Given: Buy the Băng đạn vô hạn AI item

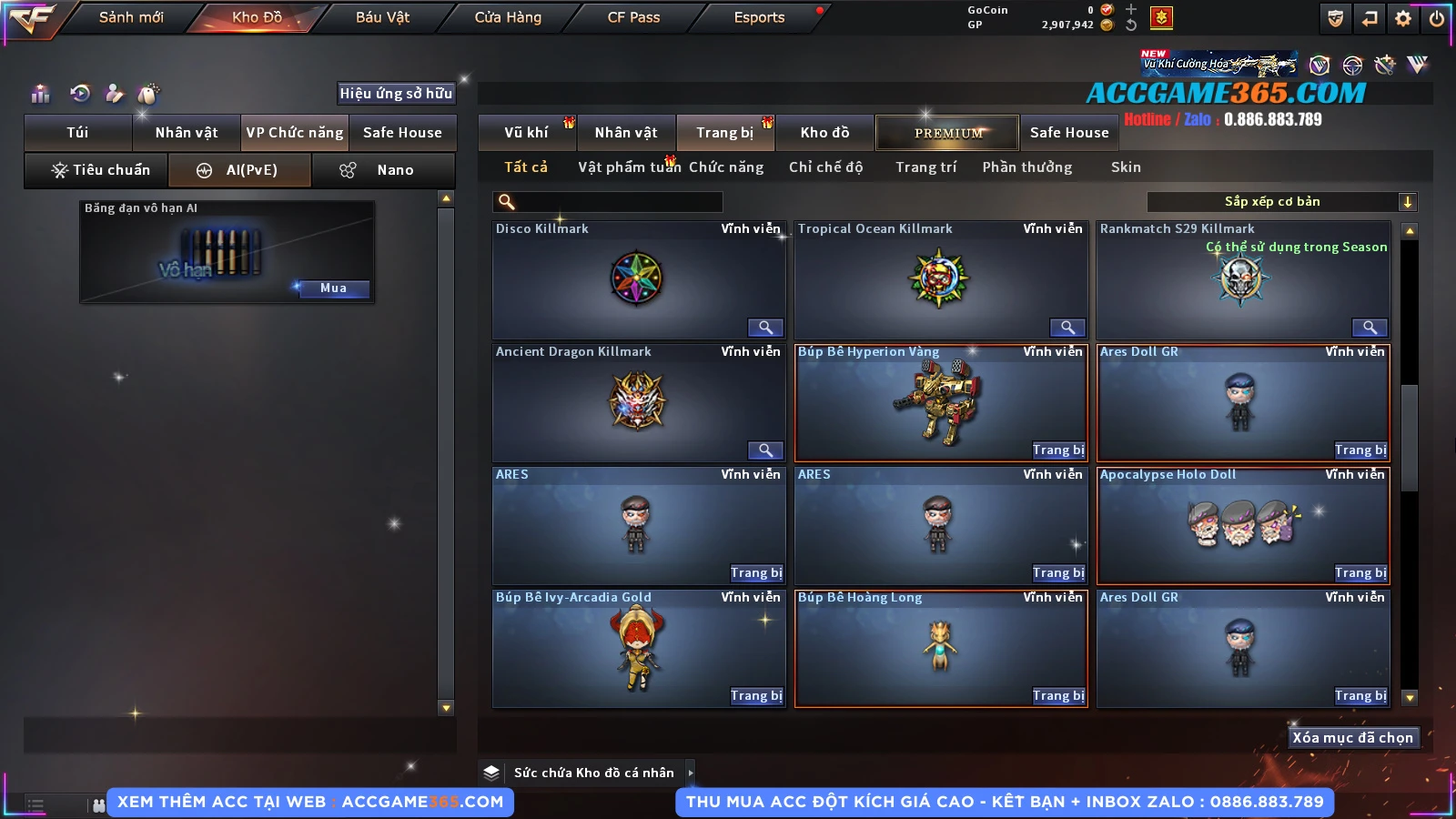Looking at the screenshot, I should click(x=333, y=288).
